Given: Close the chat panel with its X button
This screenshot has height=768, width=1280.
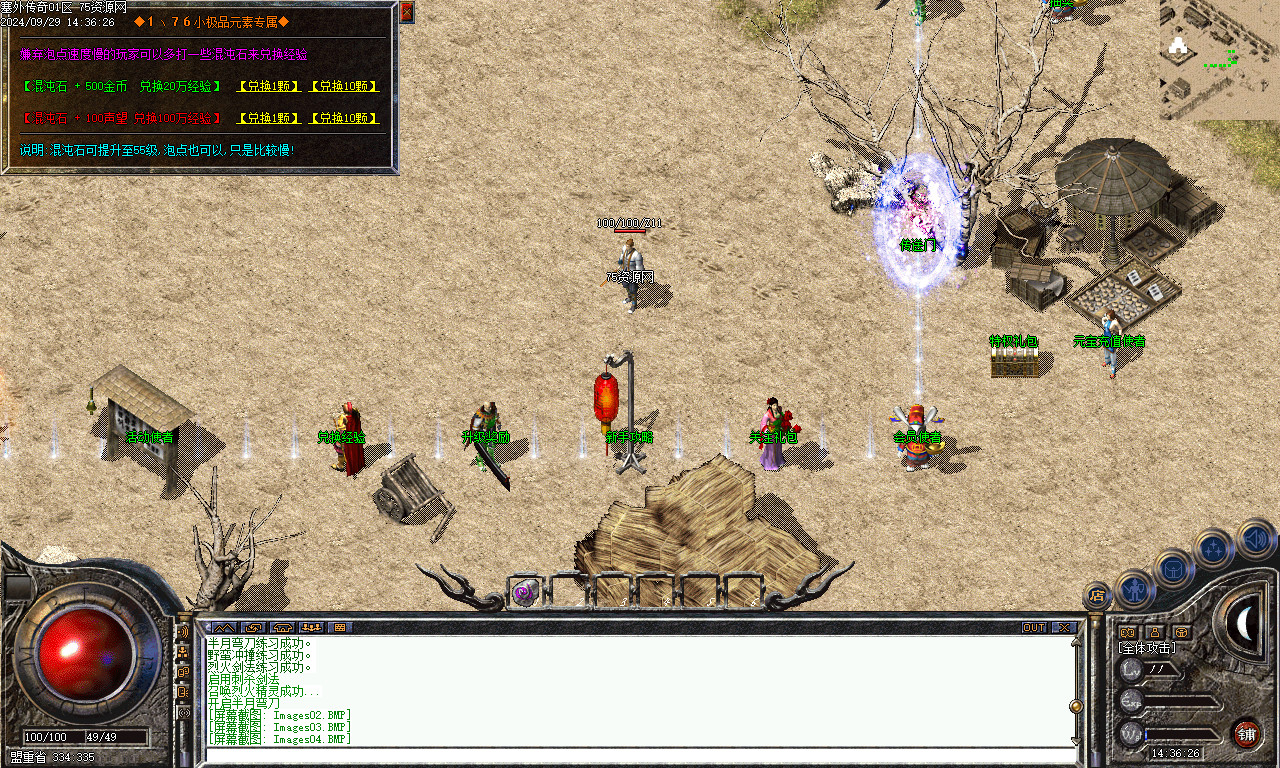Looking at the screenshot, I should tap(1064, 628).
